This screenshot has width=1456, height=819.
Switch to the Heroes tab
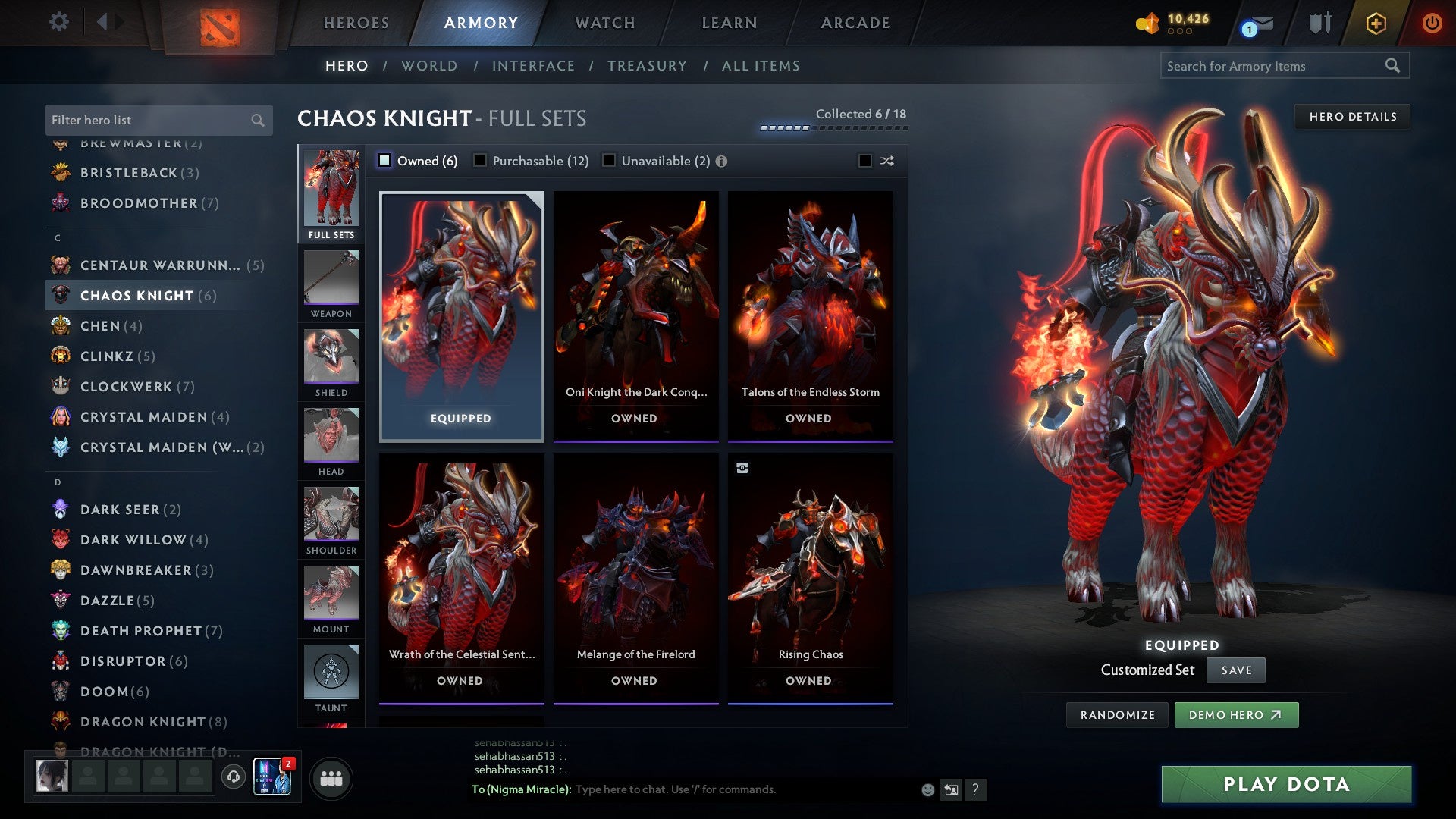point(356,23)
